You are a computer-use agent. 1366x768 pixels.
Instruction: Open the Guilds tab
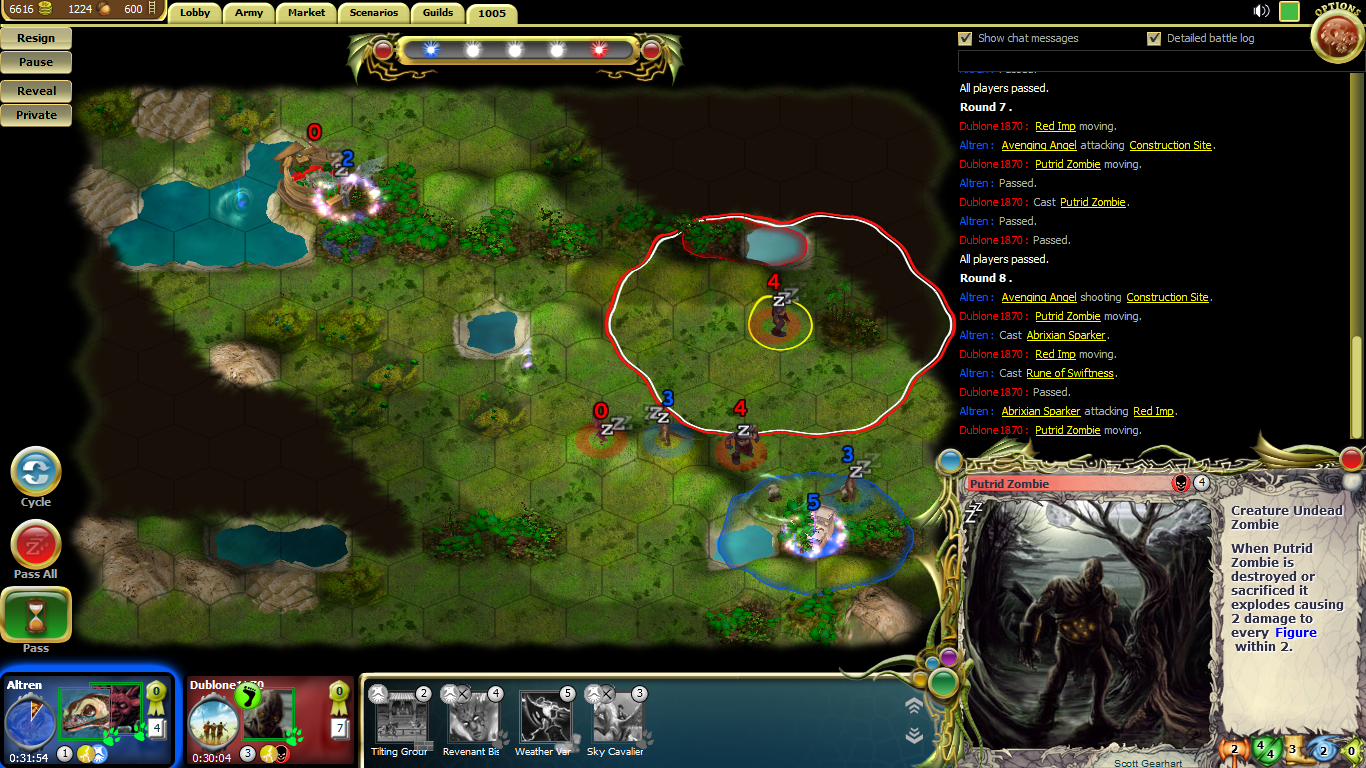(438, 13)
